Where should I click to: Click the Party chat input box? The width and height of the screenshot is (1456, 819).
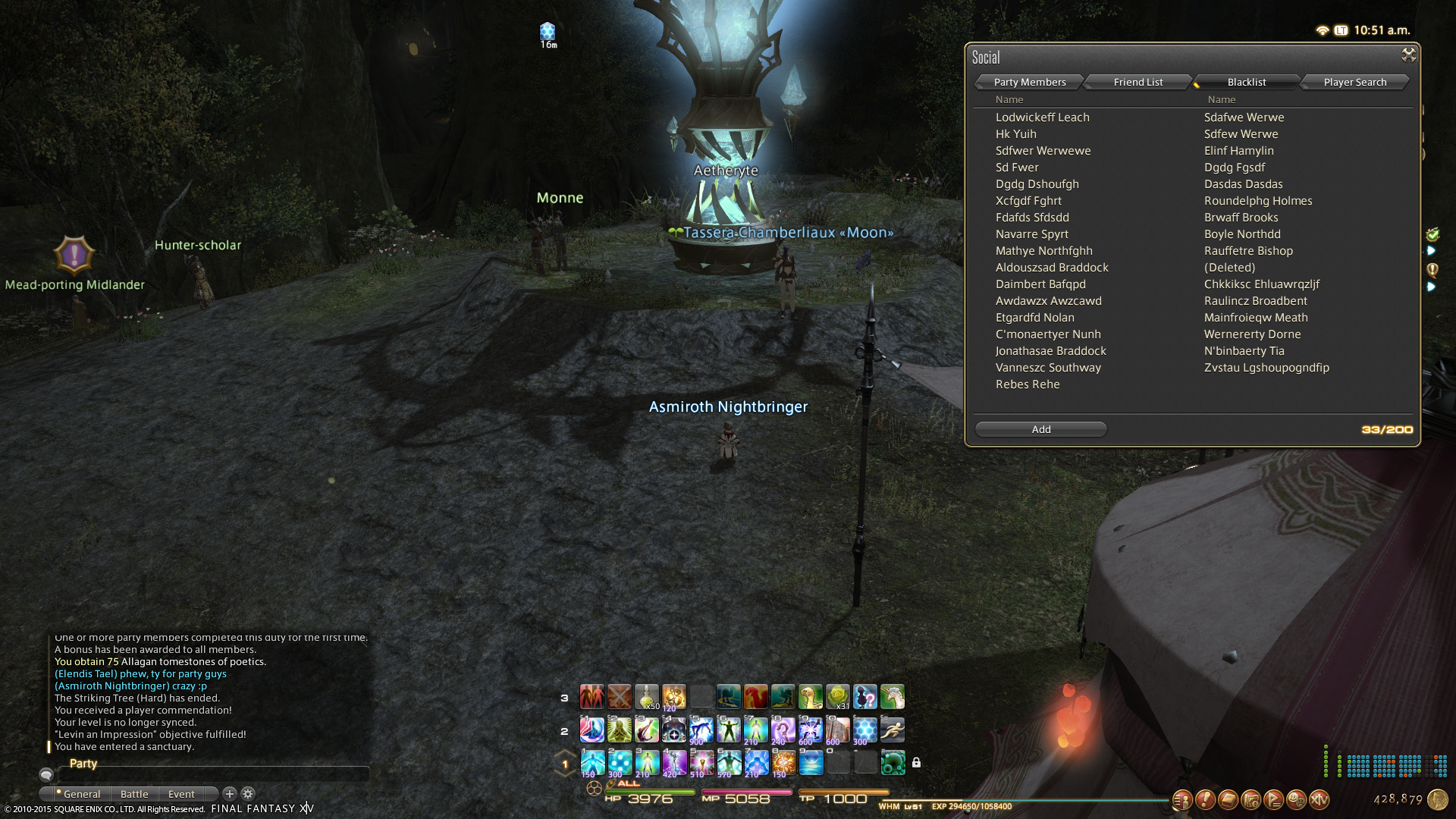(x=212, y=774)
